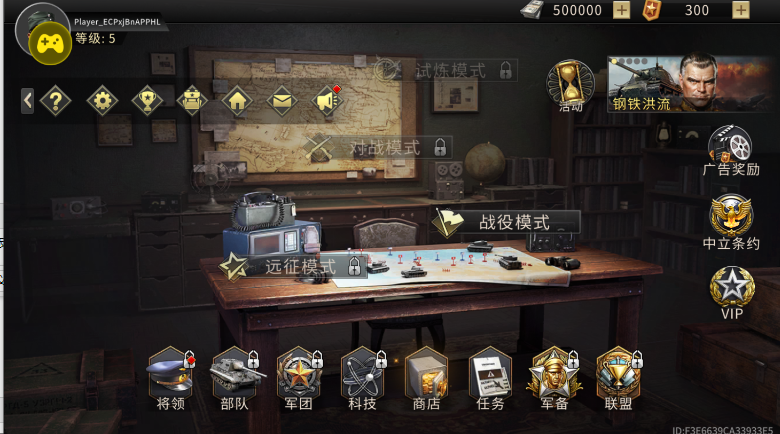
Task: Click the player avatar portrait
Action: click(x=42, y=32)
